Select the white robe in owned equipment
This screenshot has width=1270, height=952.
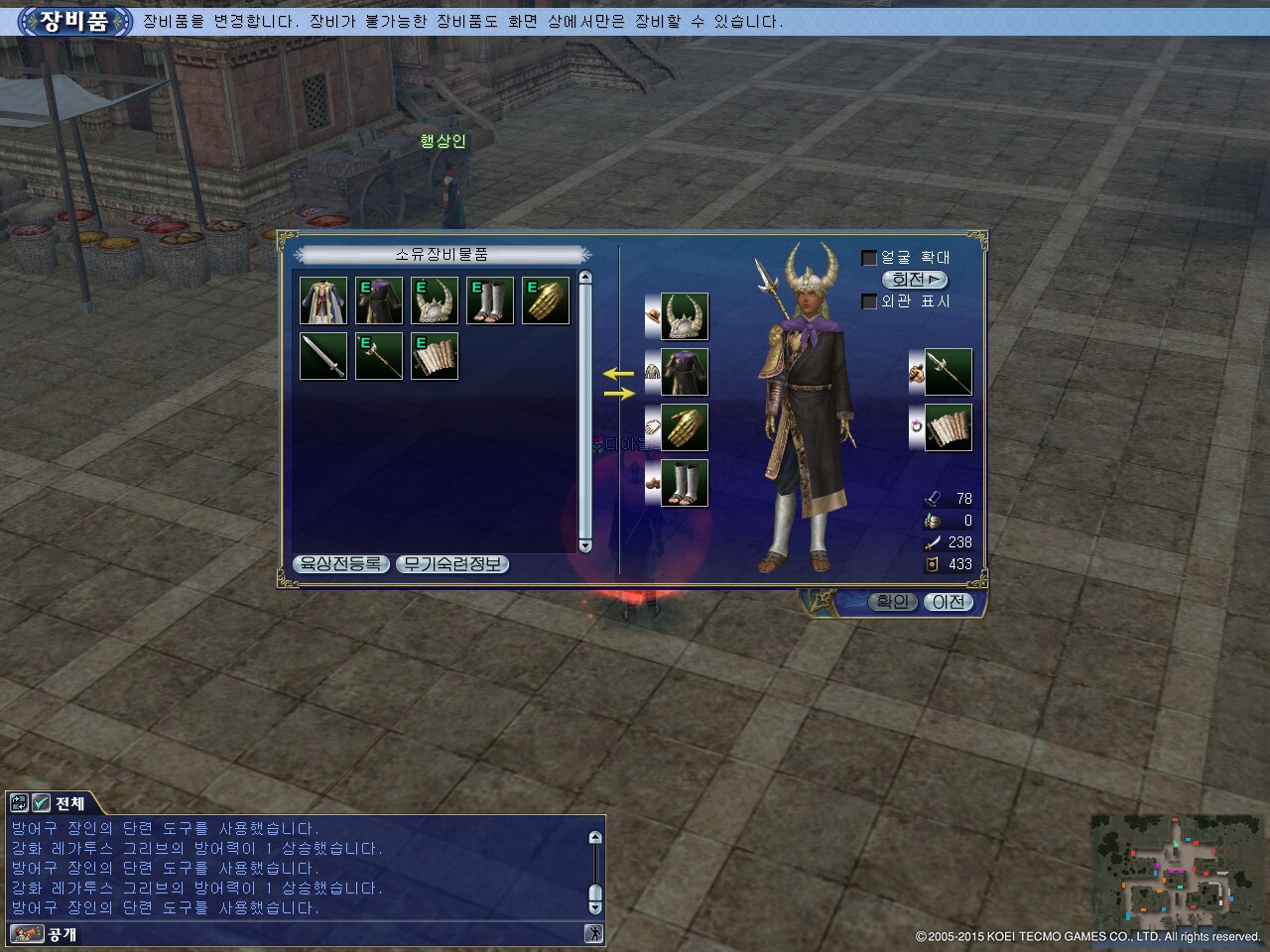coord(323,300)
